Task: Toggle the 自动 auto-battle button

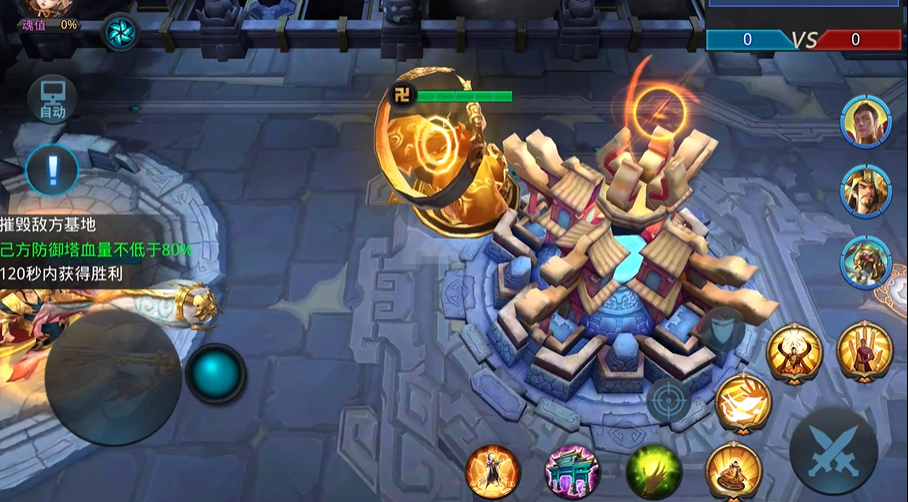Action: pyautogui.click(x=52, y=99)
